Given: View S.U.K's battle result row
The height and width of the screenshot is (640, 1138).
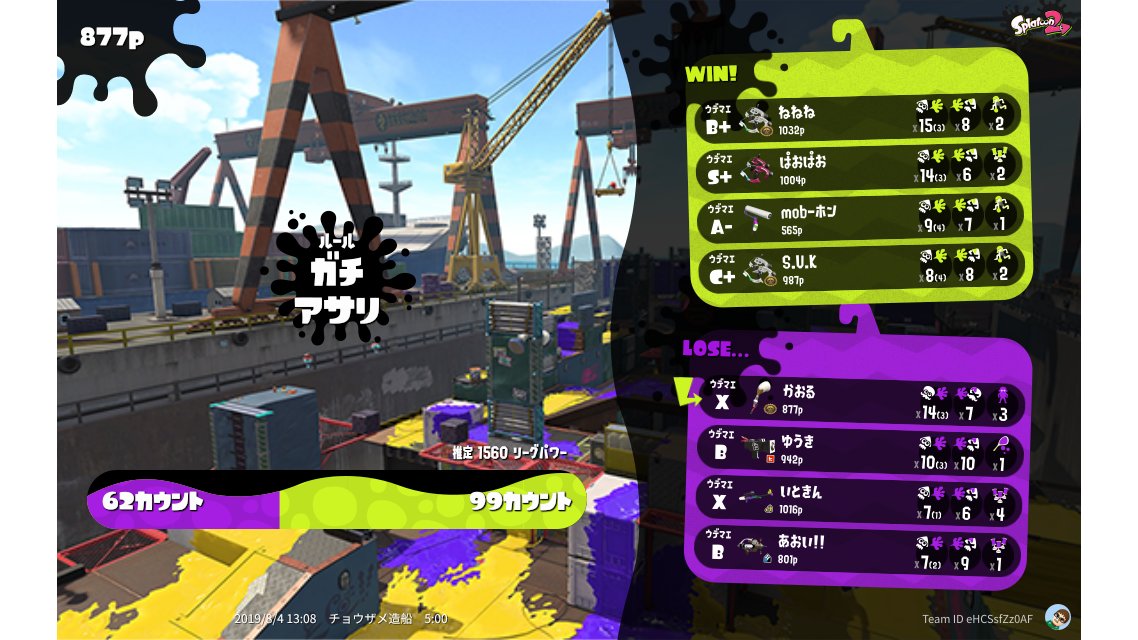Looking at the screenshot, I should click(860, 268).
